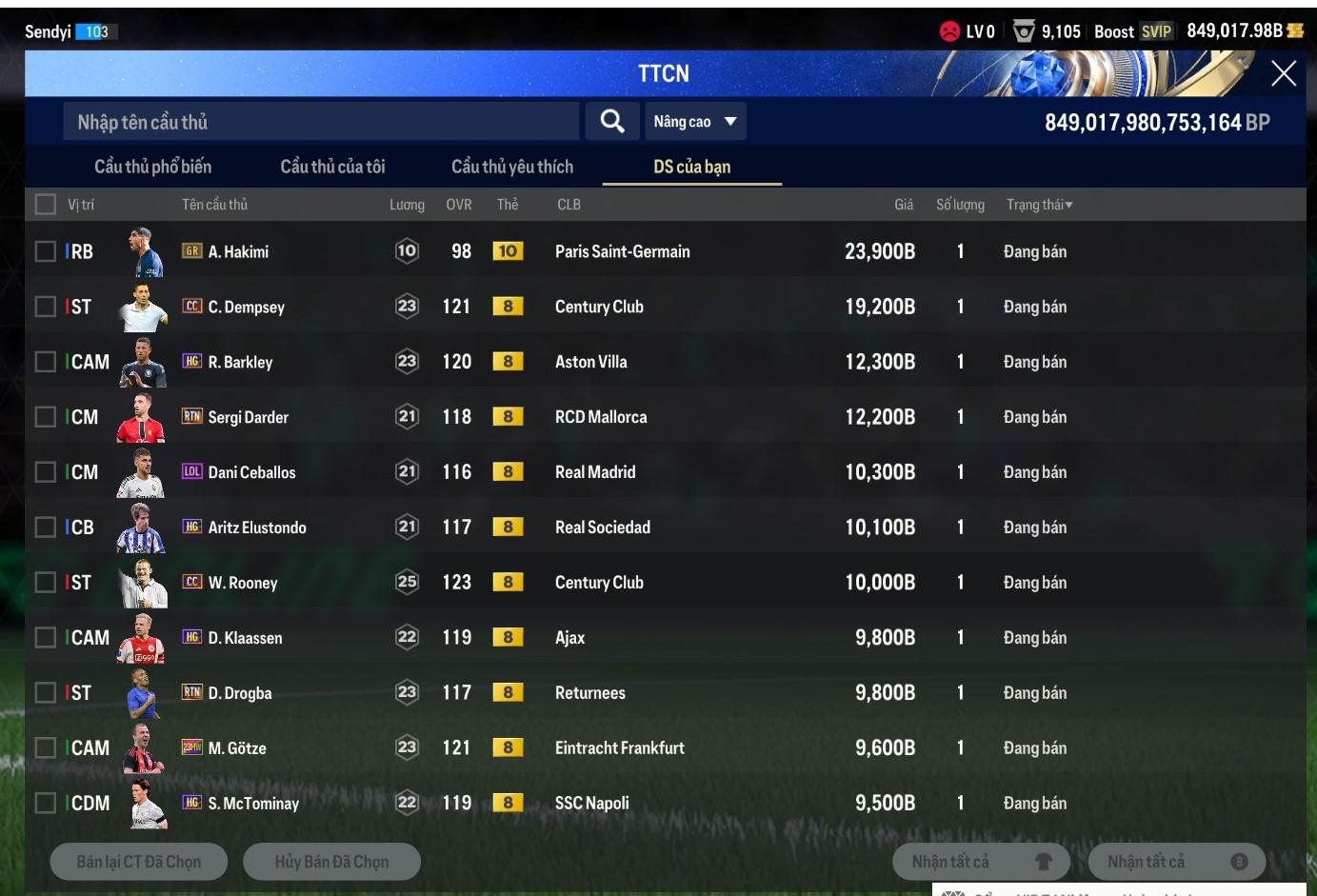The width and height of the screenshot is (1317, 896).
Task: Select the DS của bạn tab
Action: point(691,167)
